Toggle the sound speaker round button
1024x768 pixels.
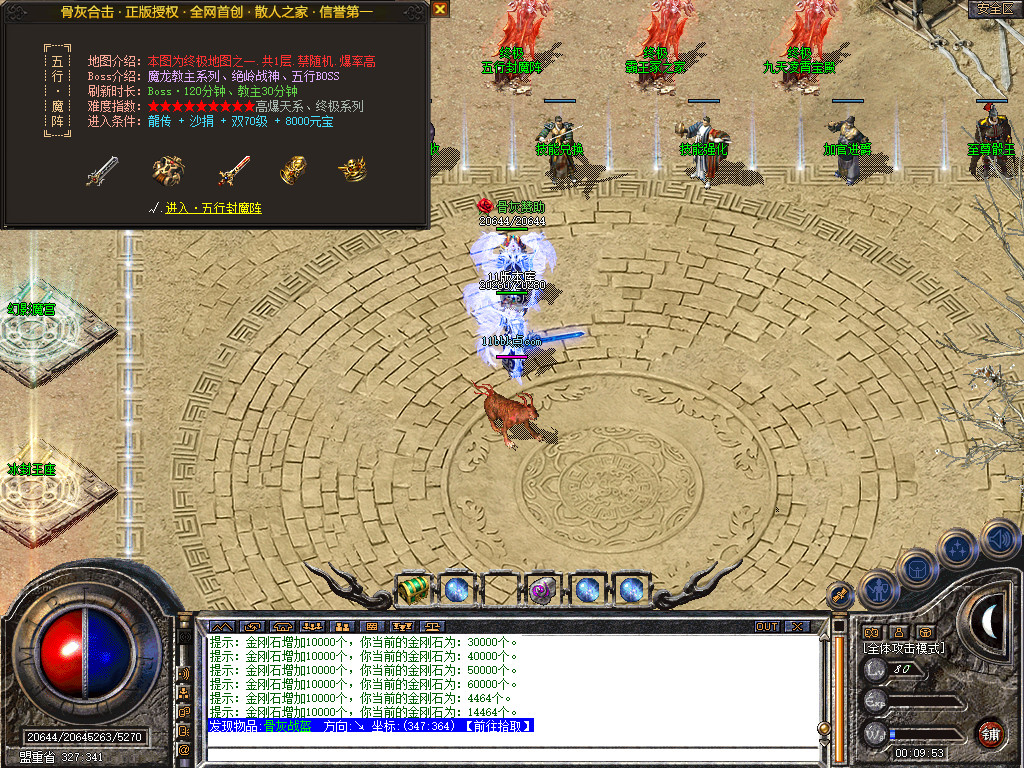click(x=998, y=539)
